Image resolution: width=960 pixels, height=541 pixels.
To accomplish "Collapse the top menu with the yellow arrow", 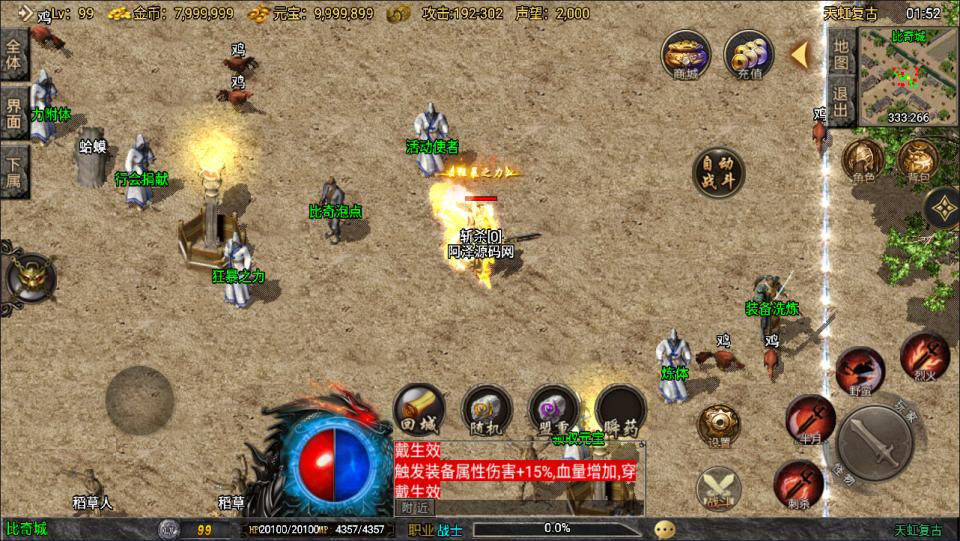I will [800, 54].
